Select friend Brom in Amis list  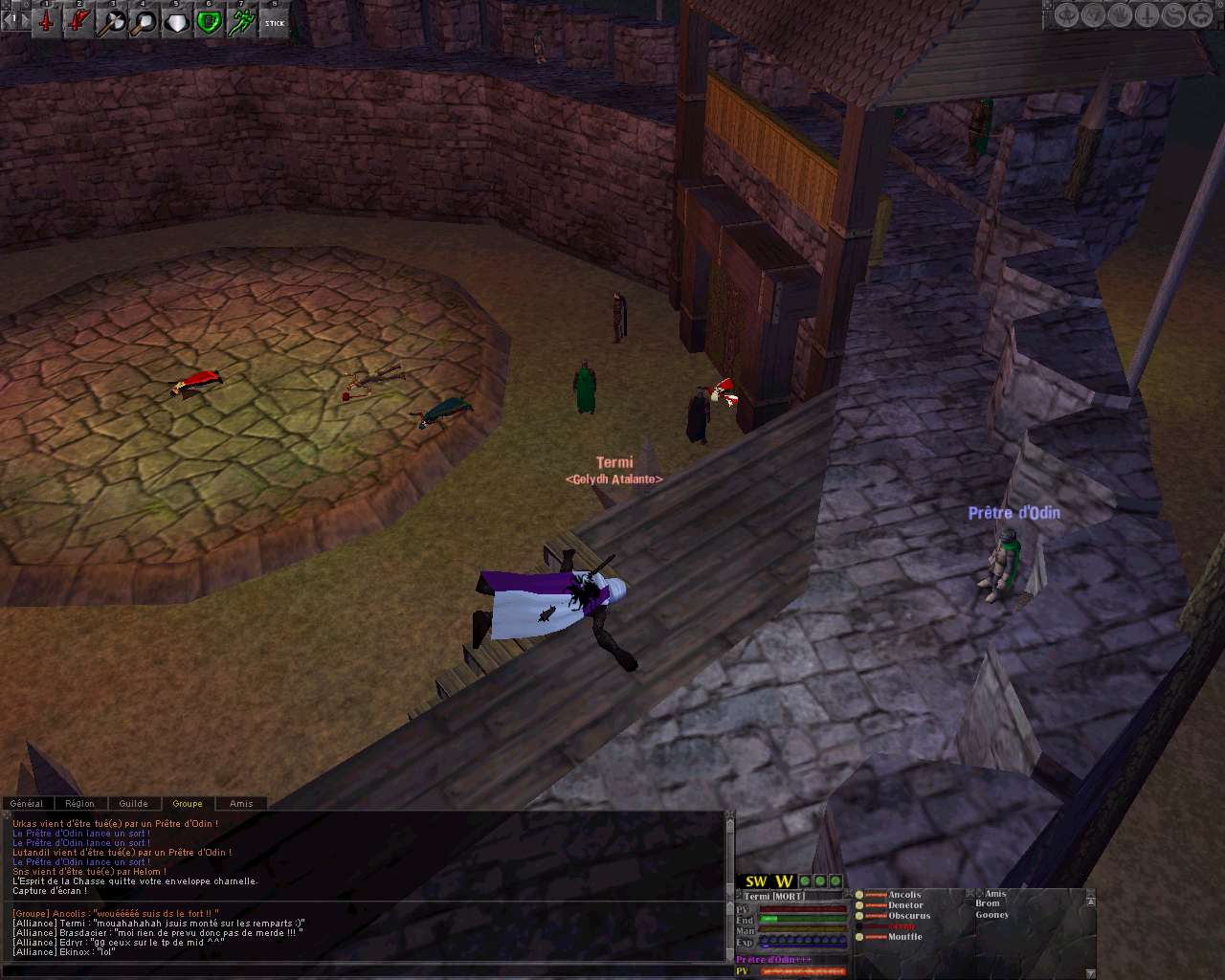click(x=987, y=903)
